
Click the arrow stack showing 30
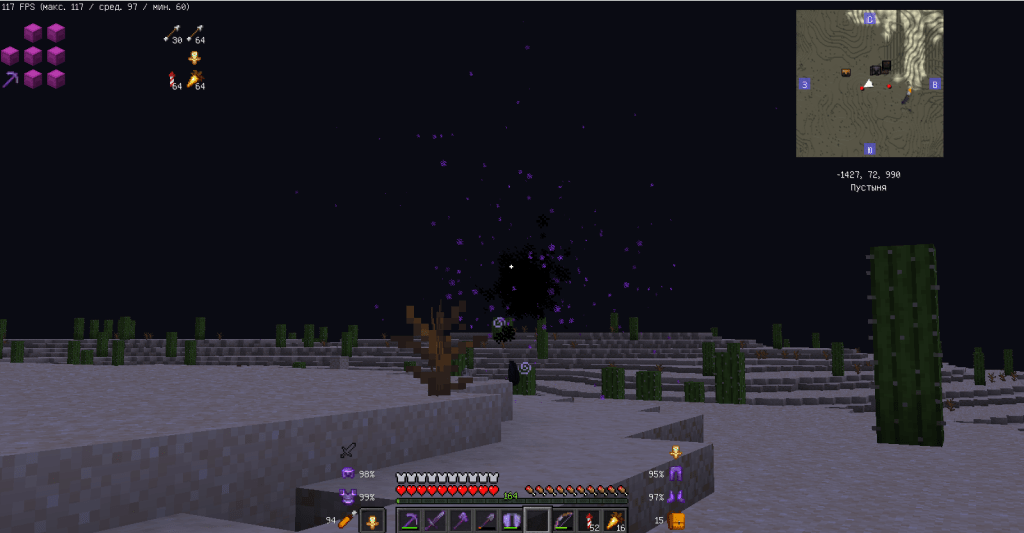coord(172,34)
